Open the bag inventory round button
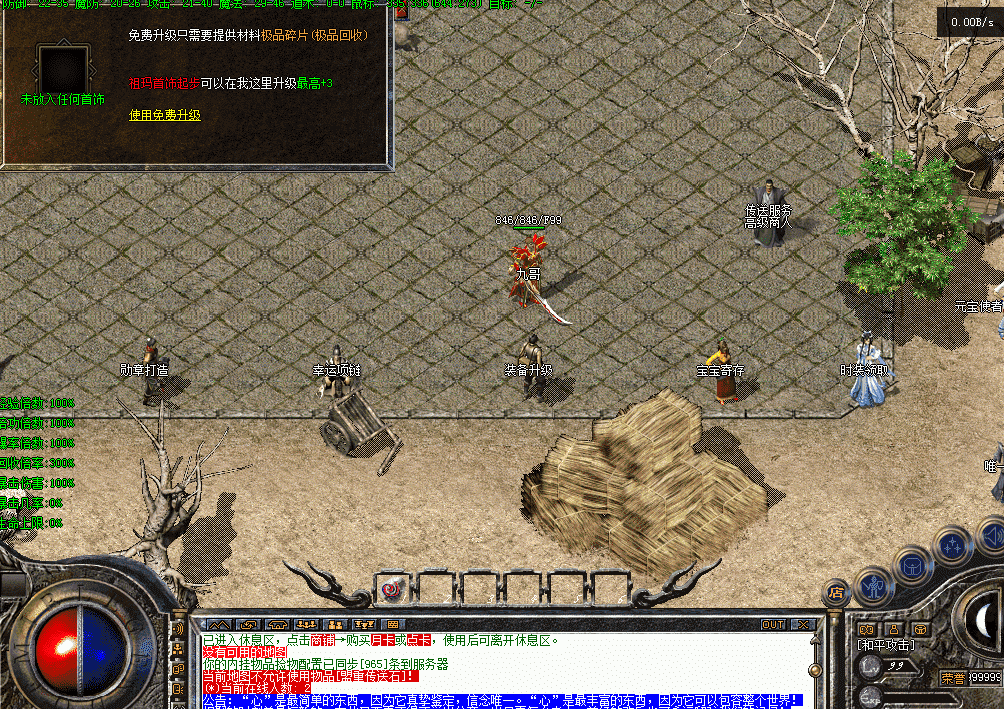The height and width of the screenshot is (709, 1004). tap(913, 565)
